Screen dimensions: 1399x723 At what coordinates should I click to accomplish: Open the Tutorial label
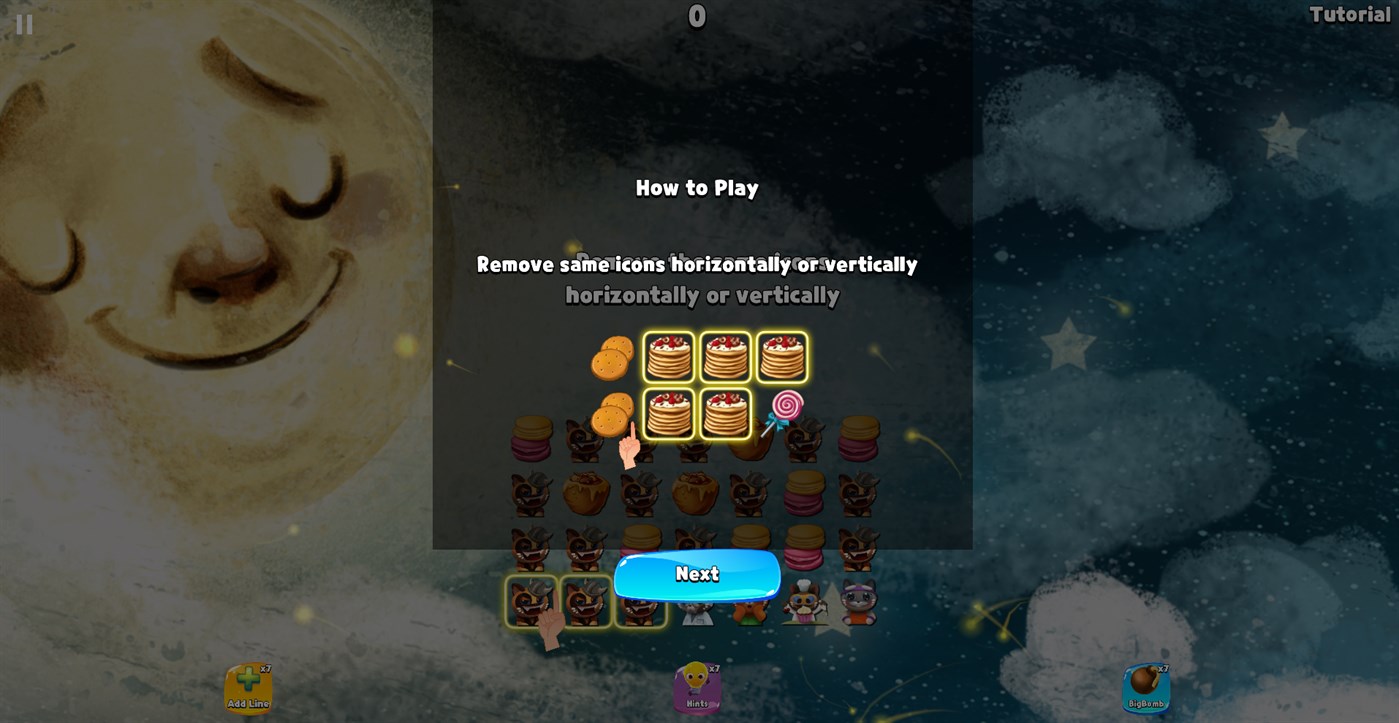pyautogui.click(x=1348, y=15)
